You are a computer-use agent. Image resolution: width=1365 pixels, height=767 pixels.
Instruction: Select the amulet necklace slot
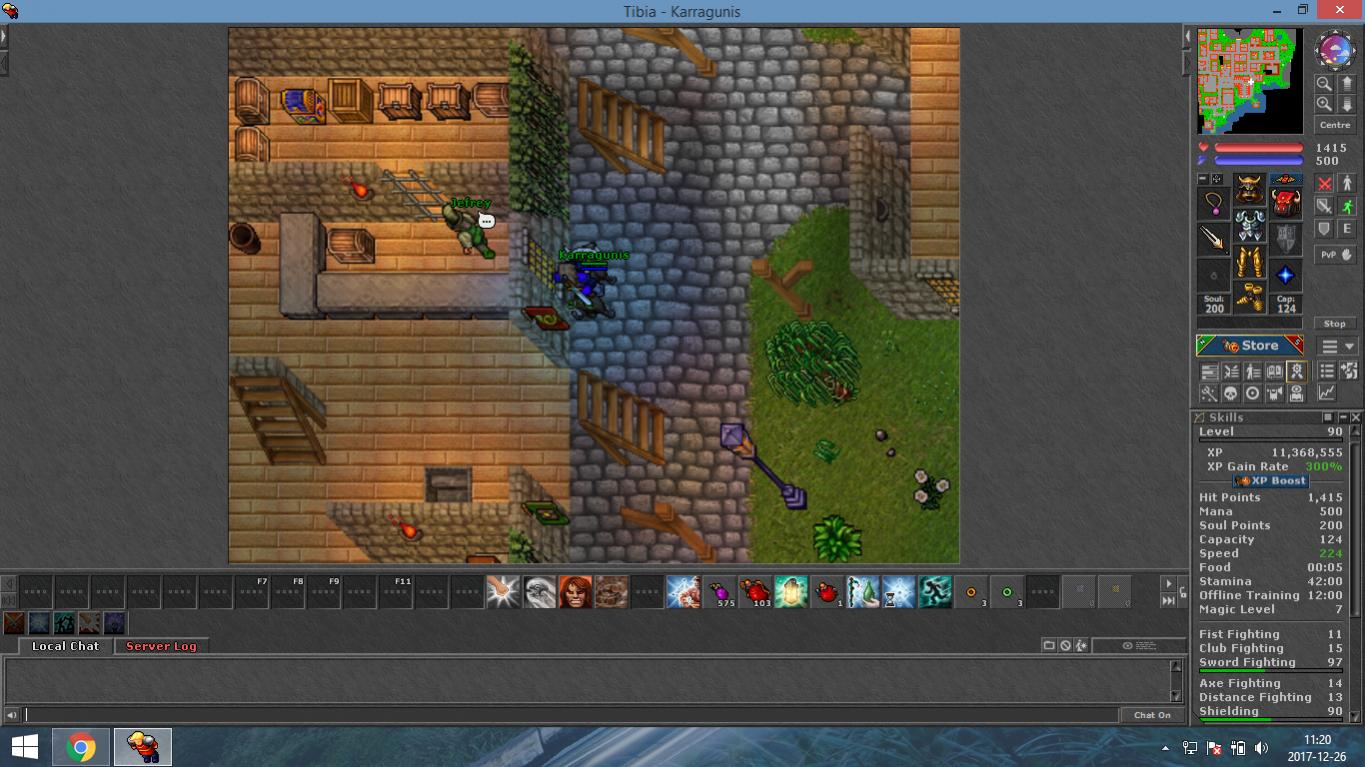coord(1213,203)
